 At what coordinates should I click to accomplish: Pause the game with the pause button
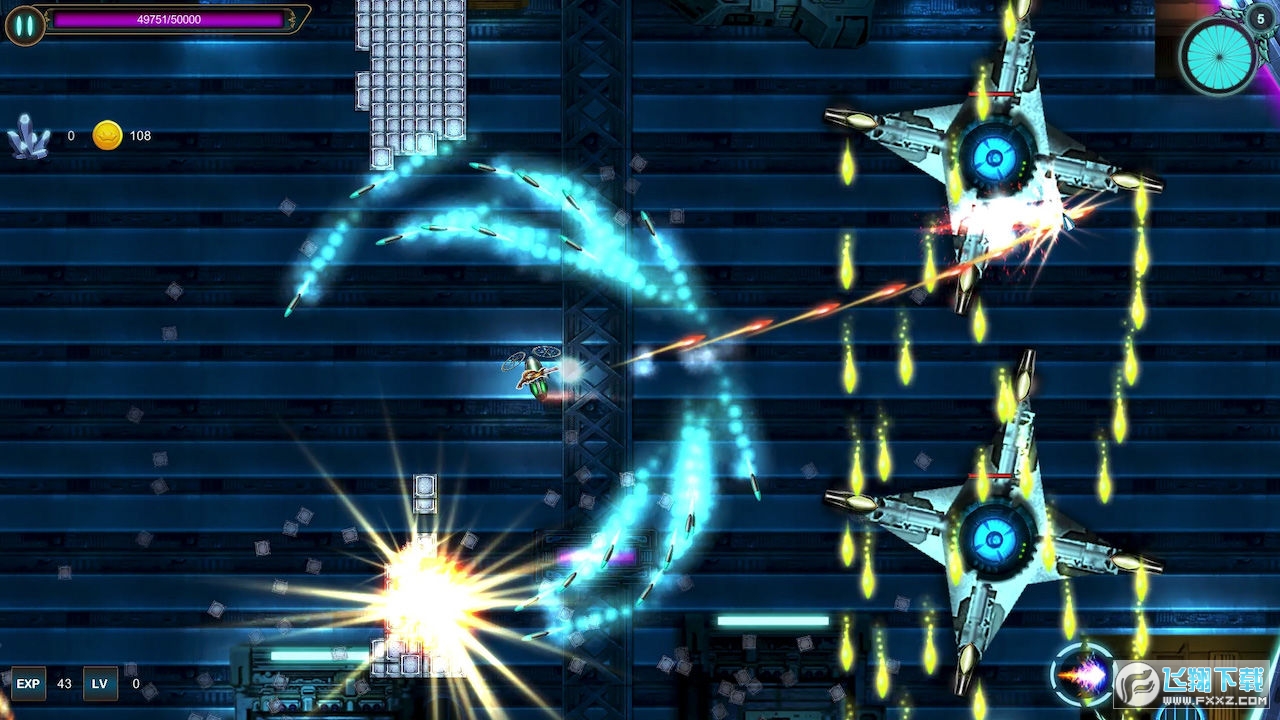[x=25, y=25]
